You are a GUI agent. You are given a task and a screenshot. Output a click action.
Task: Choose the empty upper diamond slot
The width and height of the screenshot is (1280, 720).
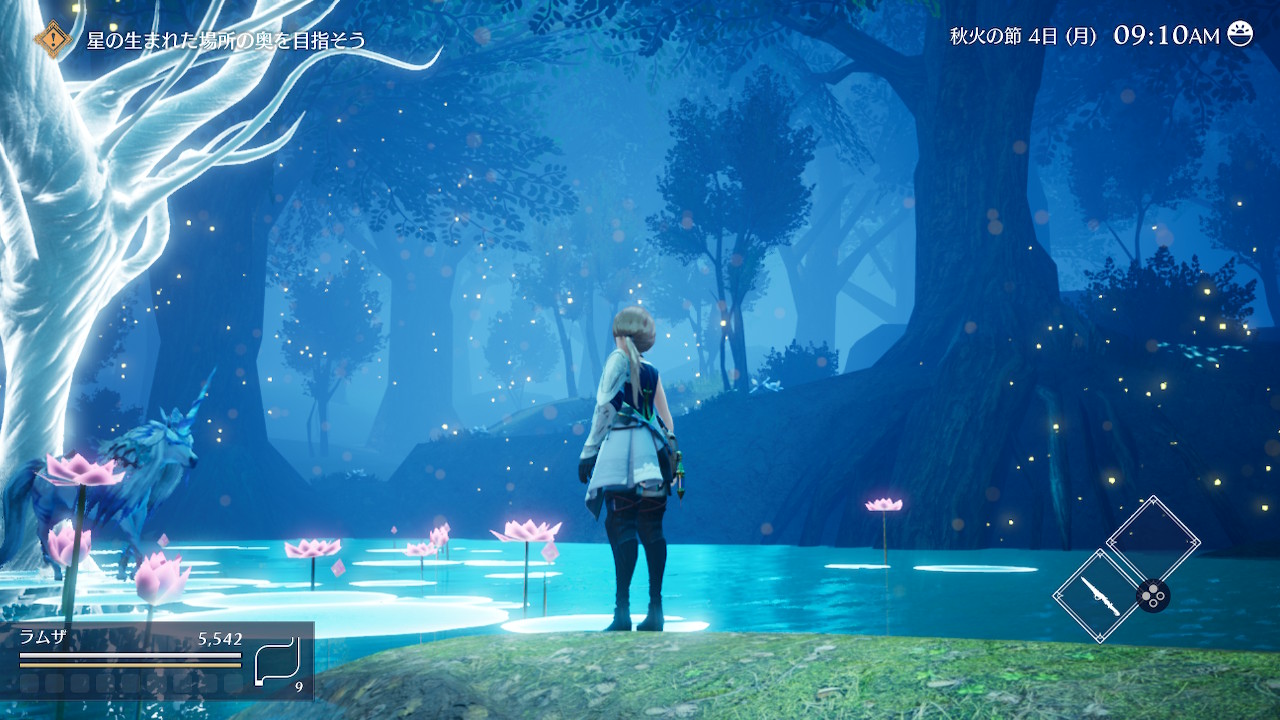pos(1153,541)
